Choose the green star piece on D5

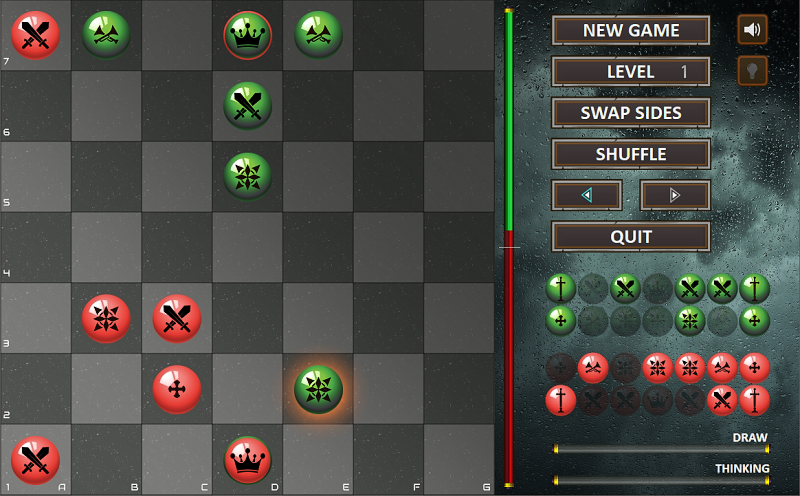(x=247, y=176)
